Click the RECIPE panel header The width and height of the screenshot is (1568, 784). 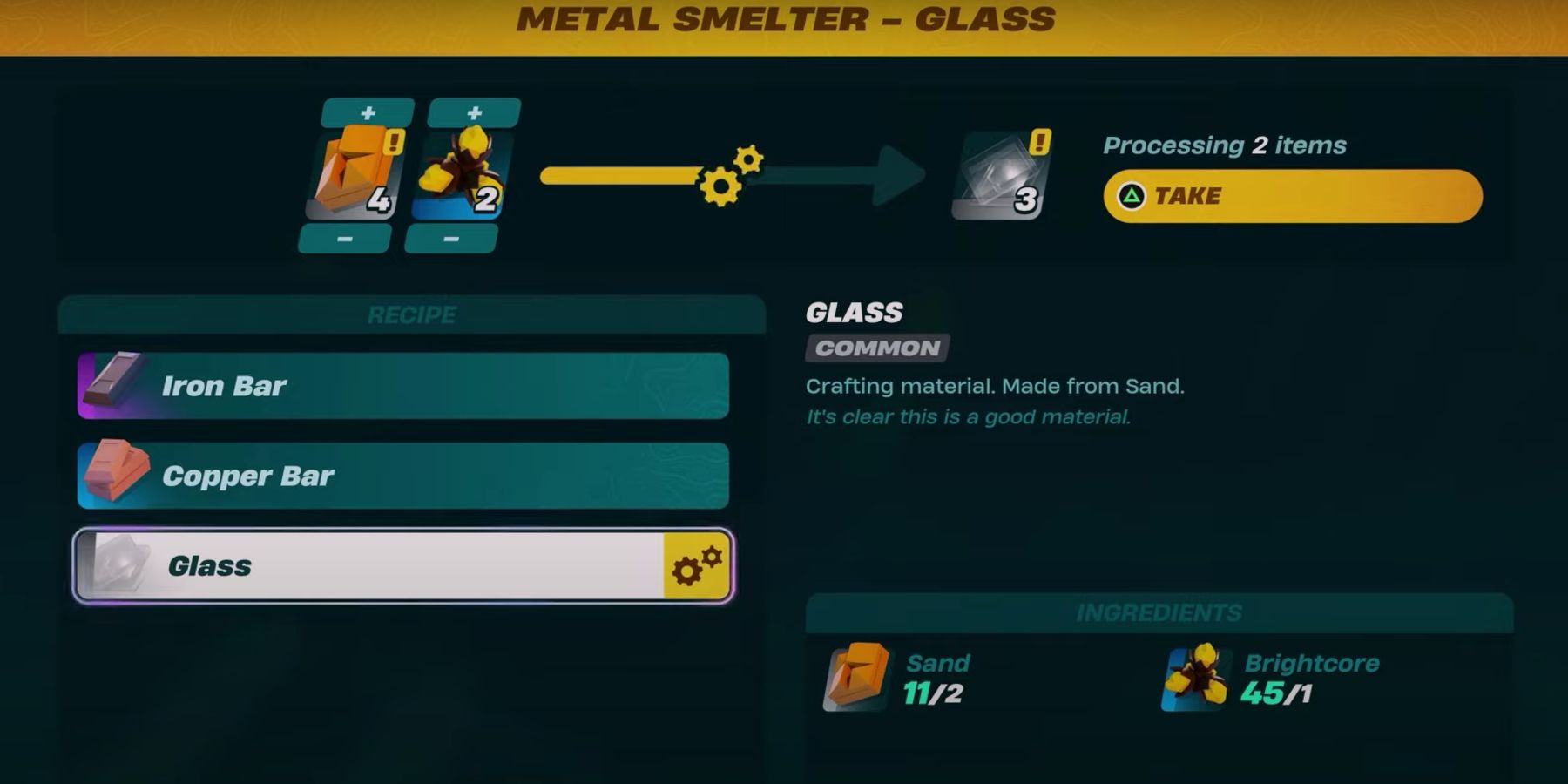tap(409, 314)
